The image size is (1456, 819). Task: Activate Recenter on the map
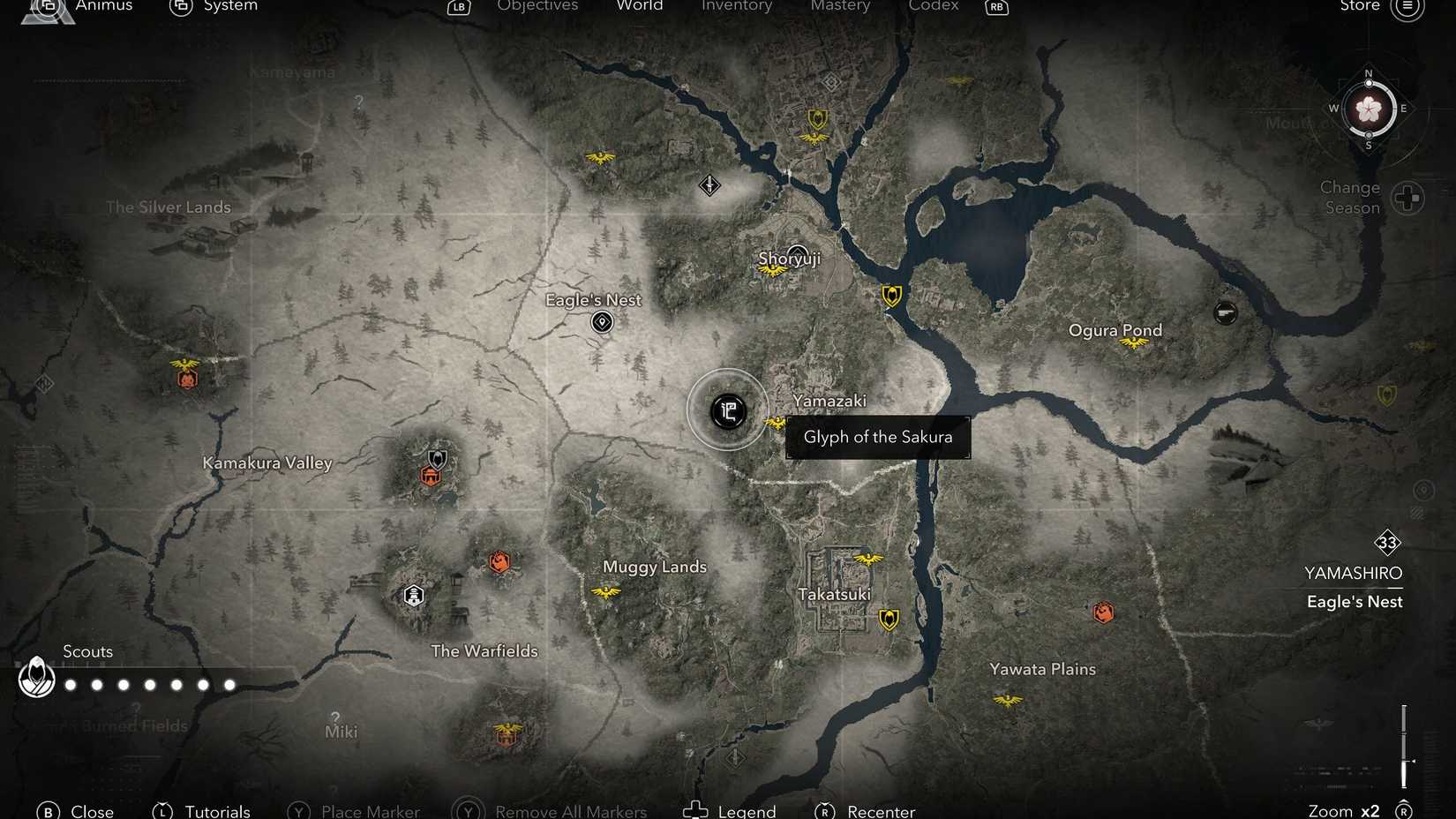(x=880, y=810)
